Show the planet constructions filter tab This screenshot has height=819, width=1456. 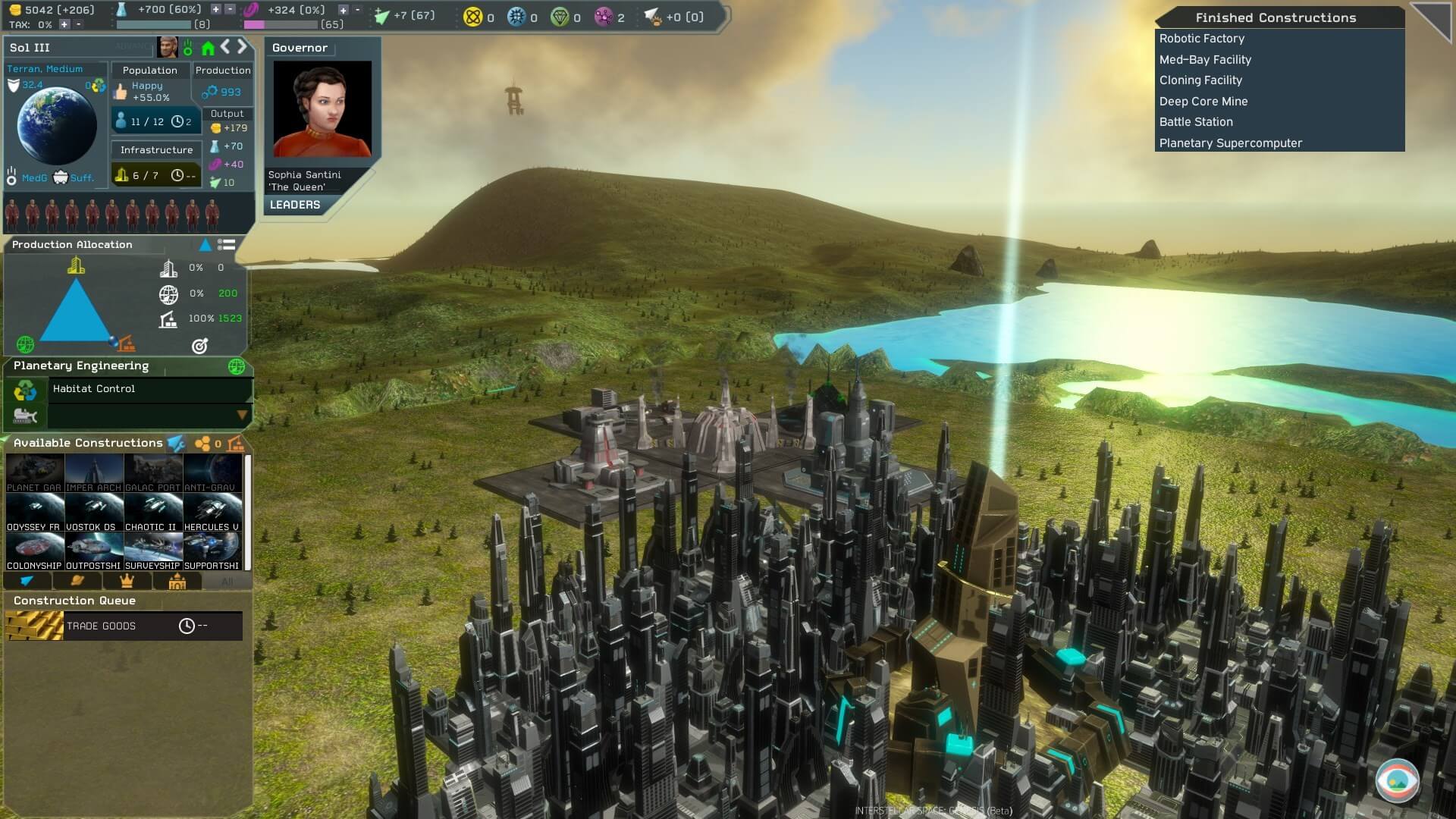77,581
